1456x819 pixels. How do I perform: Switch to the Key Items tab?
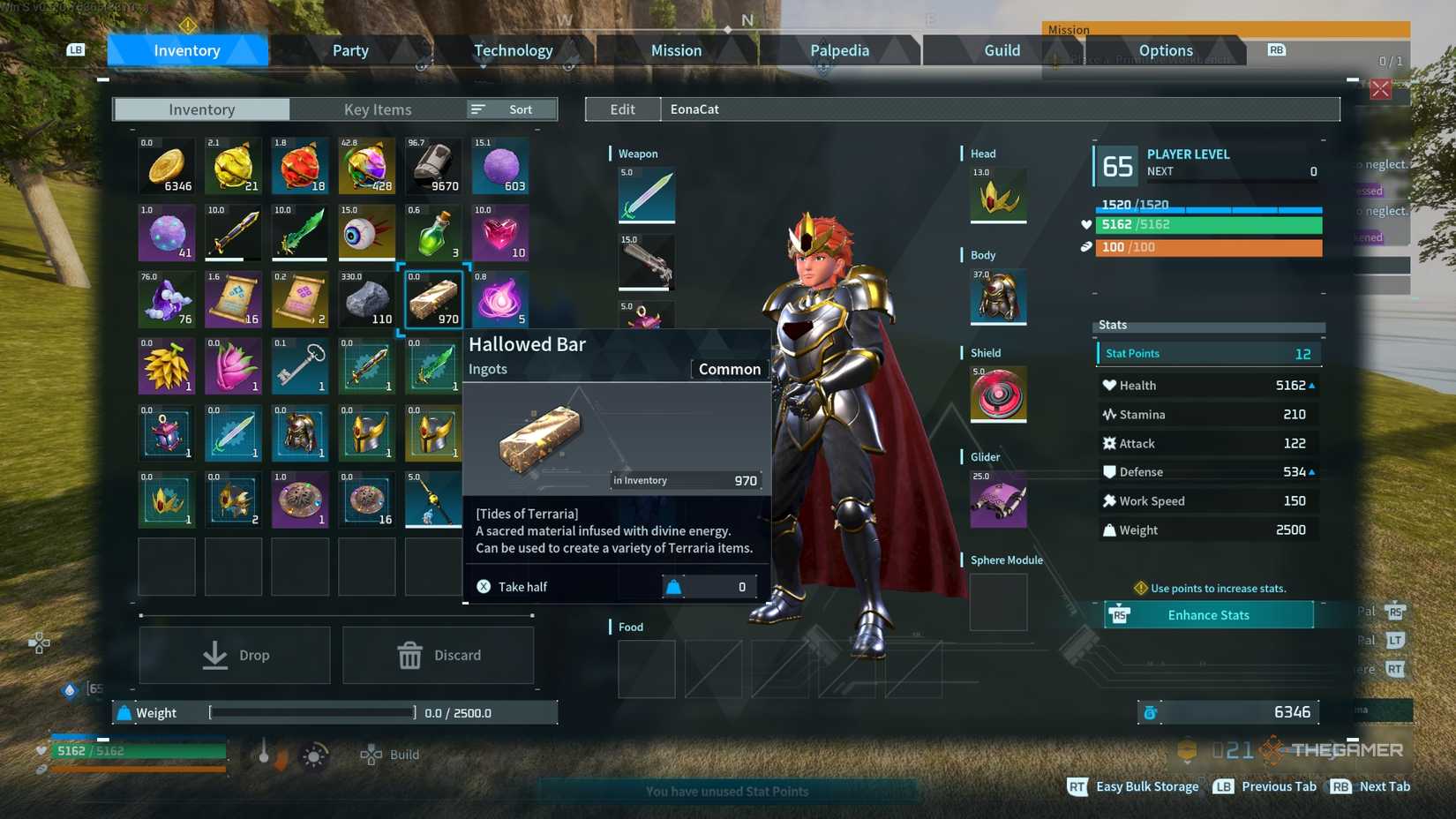pos(378,109)
